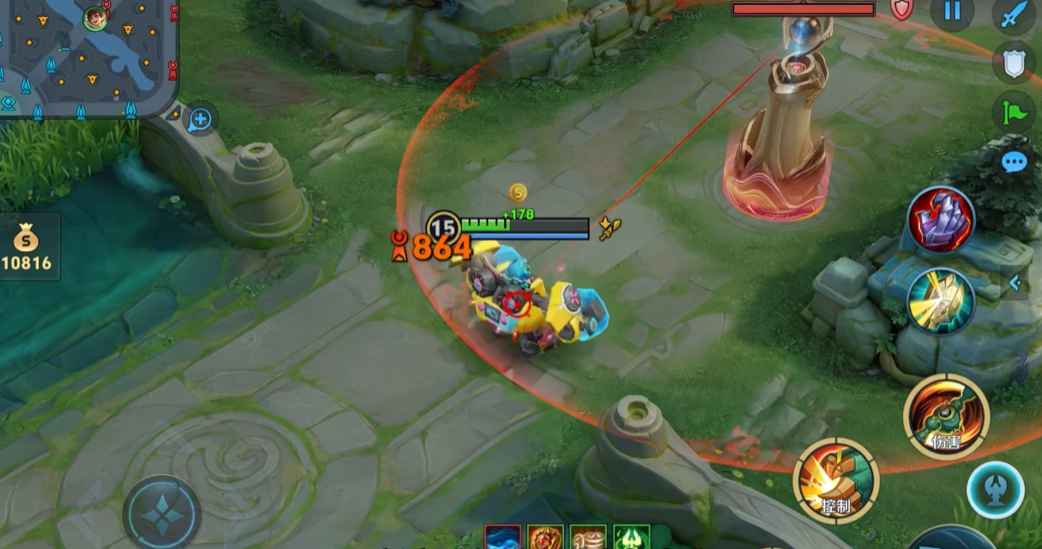Image resolution: width=1042 pixels, height=549 pixels.
Task: Use the teal tower-attack button
Action: click(x=994, y=489)
